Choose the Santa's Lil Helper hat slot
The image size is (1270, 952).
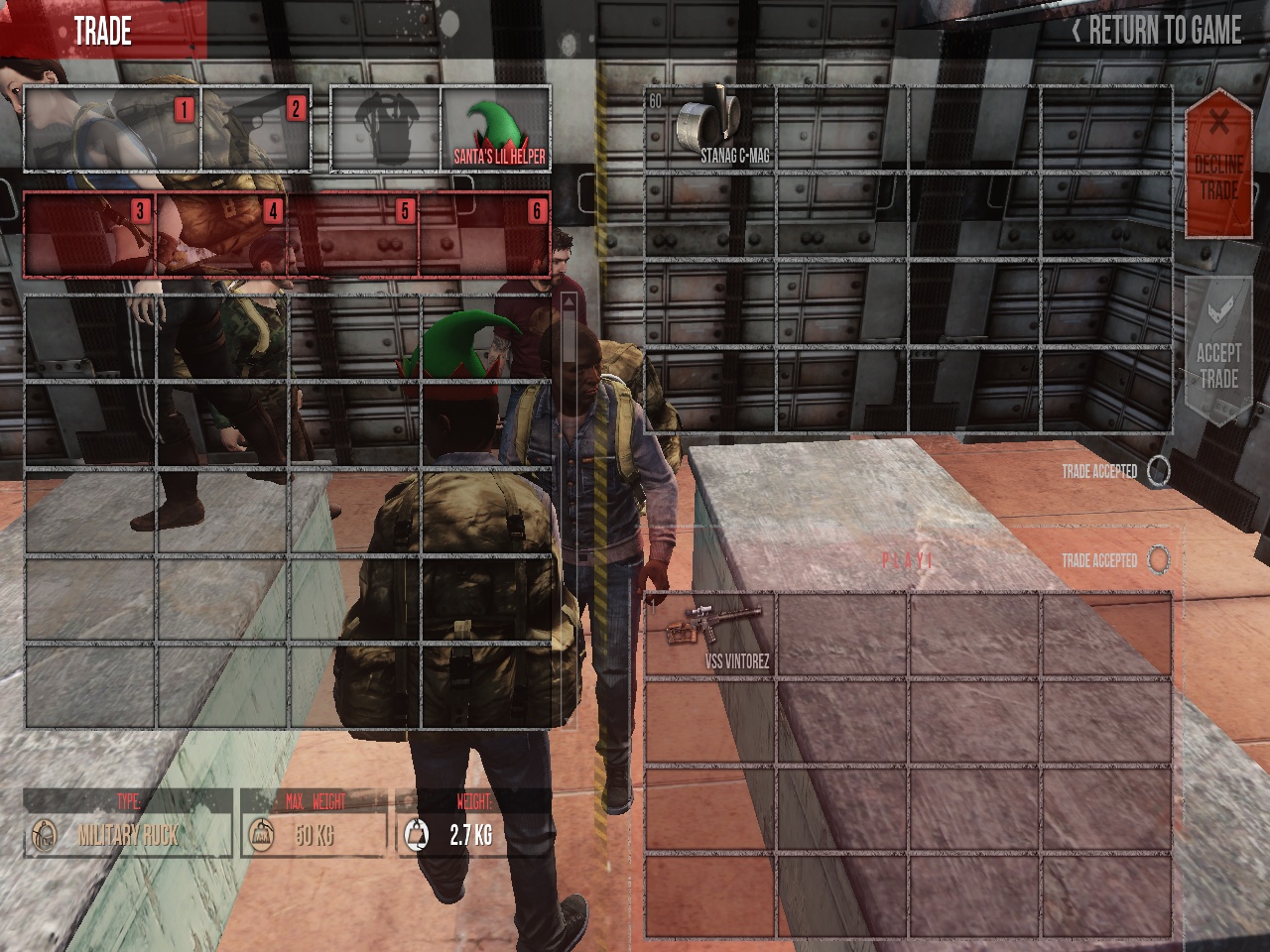tap(496, 129)
